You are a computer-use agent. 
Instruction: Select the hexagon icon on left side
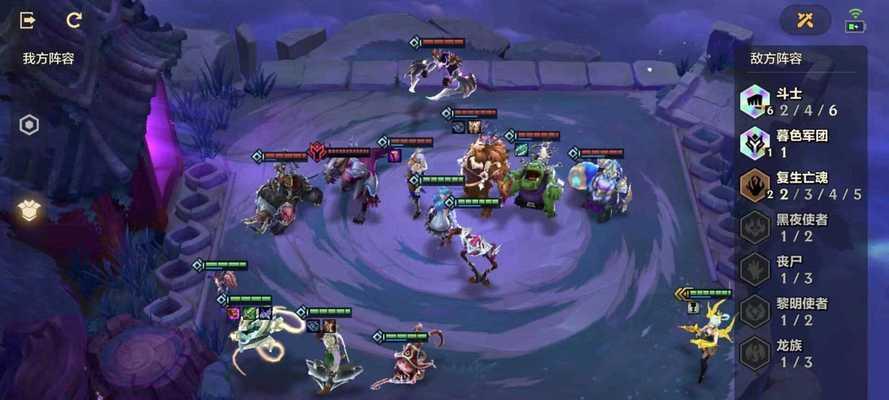[30, 125]
